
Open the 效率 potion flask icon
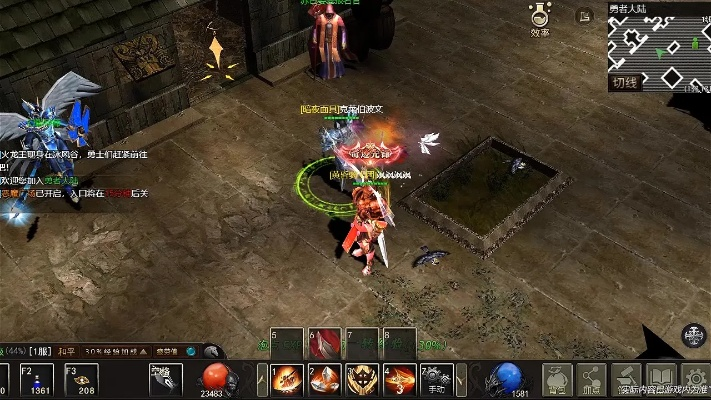(540, 16)
